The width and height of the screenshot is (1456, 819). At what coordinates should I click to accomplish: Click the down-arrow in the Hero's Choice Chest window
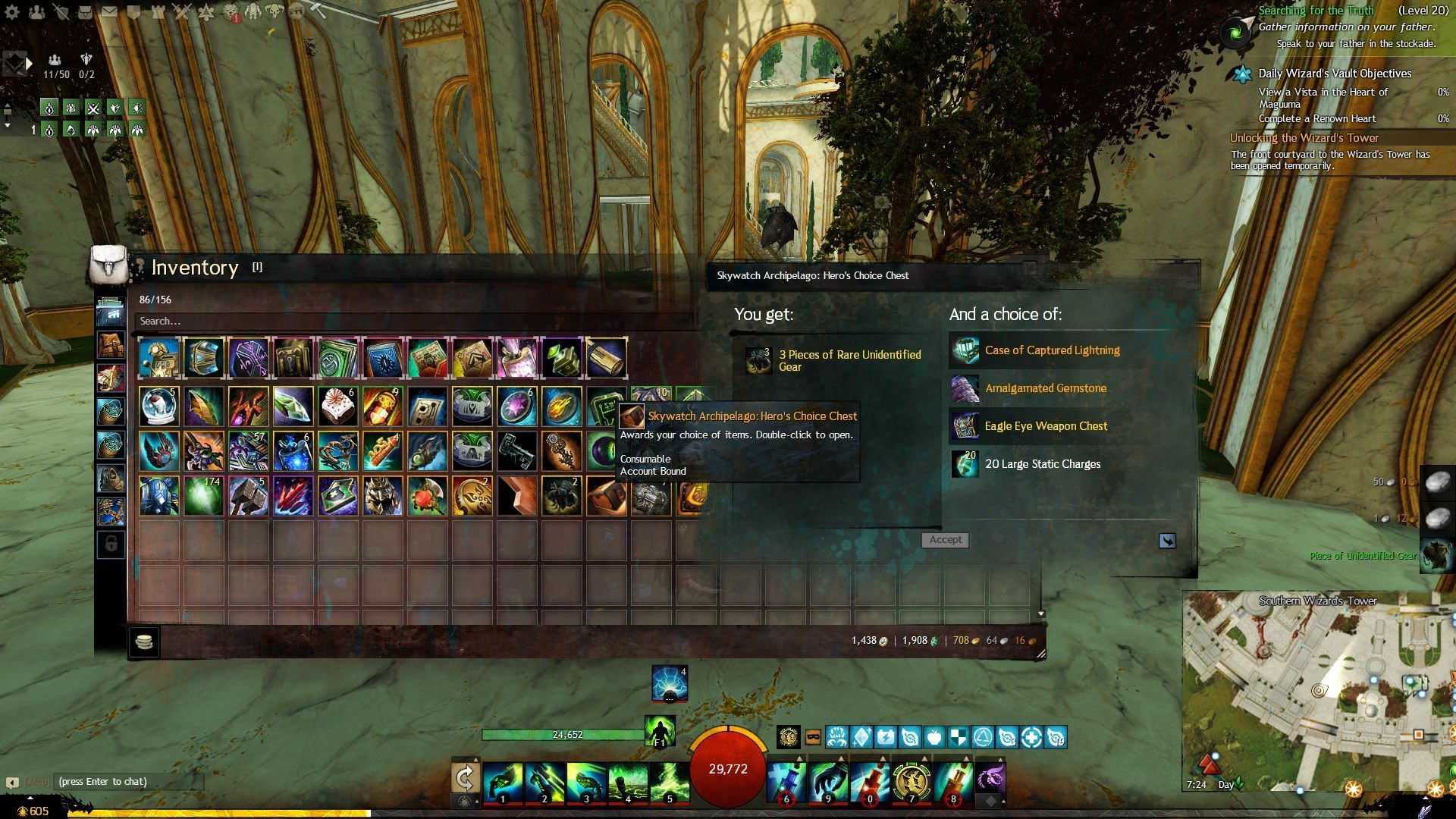1166,540
